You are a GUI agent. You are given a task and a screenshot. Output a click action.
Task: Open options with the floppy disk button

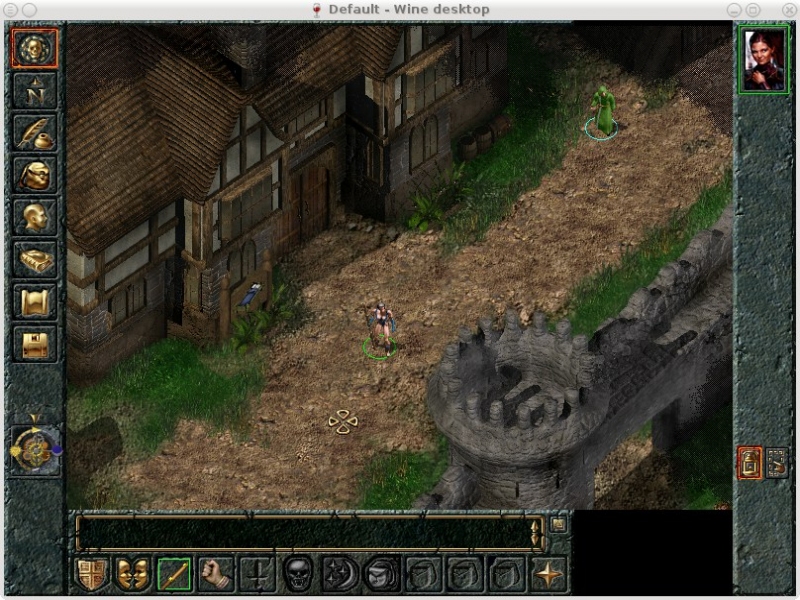click(x=34, y=344)
